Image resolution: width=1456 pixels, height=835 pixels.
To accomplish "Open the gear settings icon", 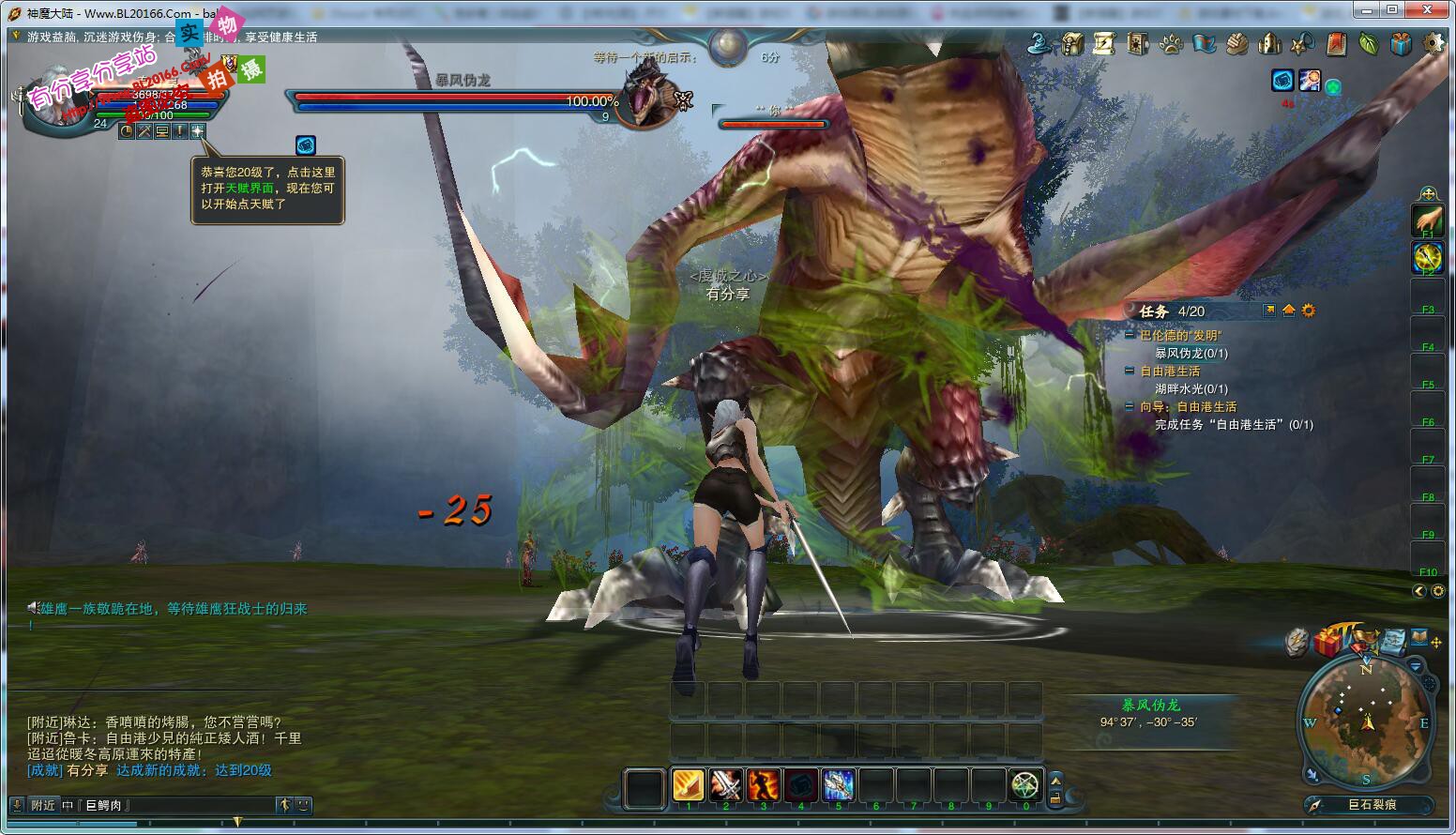I will click(1433, 43).
